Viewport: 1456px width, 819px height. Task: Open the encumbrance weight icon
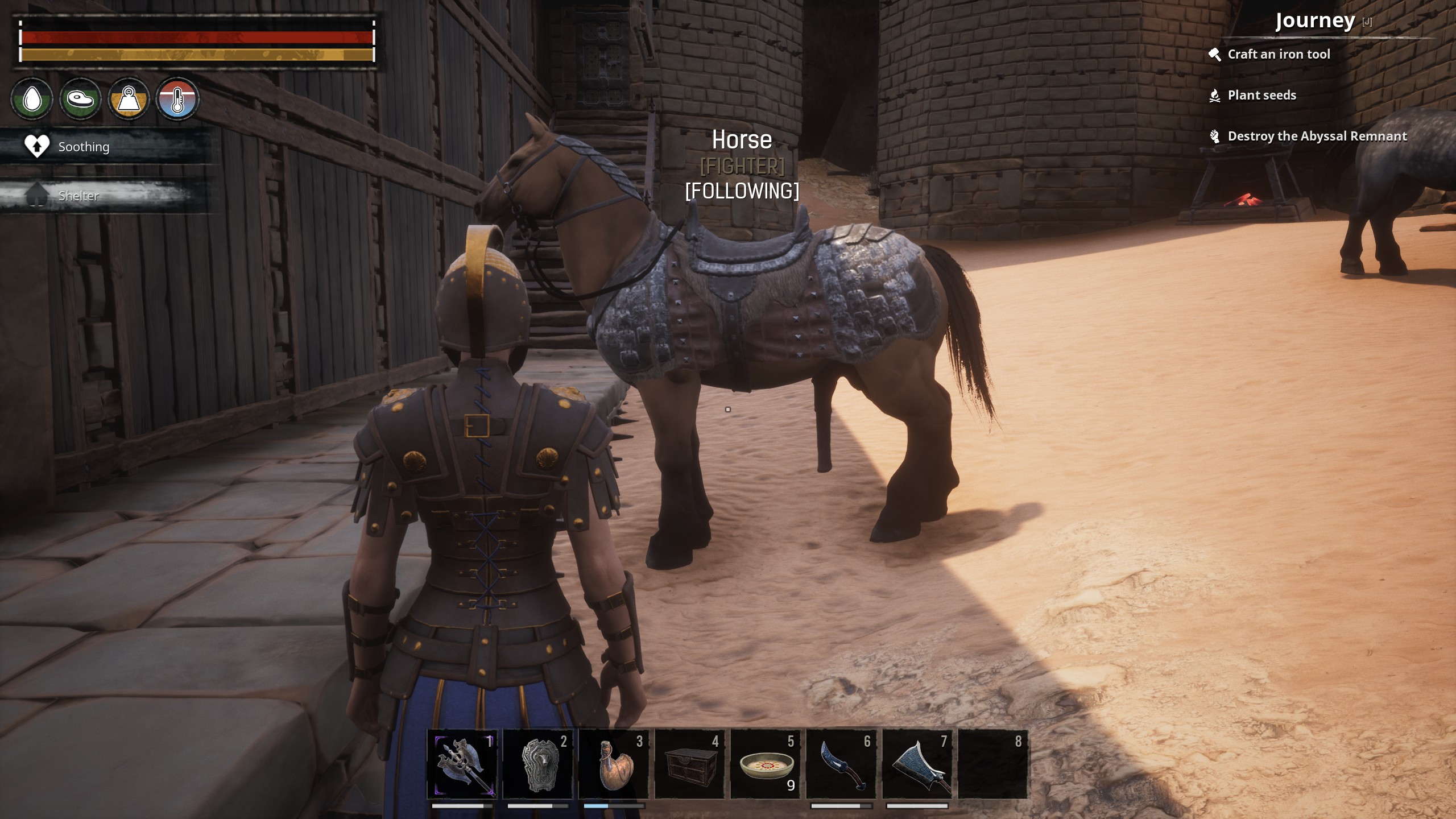129,100
